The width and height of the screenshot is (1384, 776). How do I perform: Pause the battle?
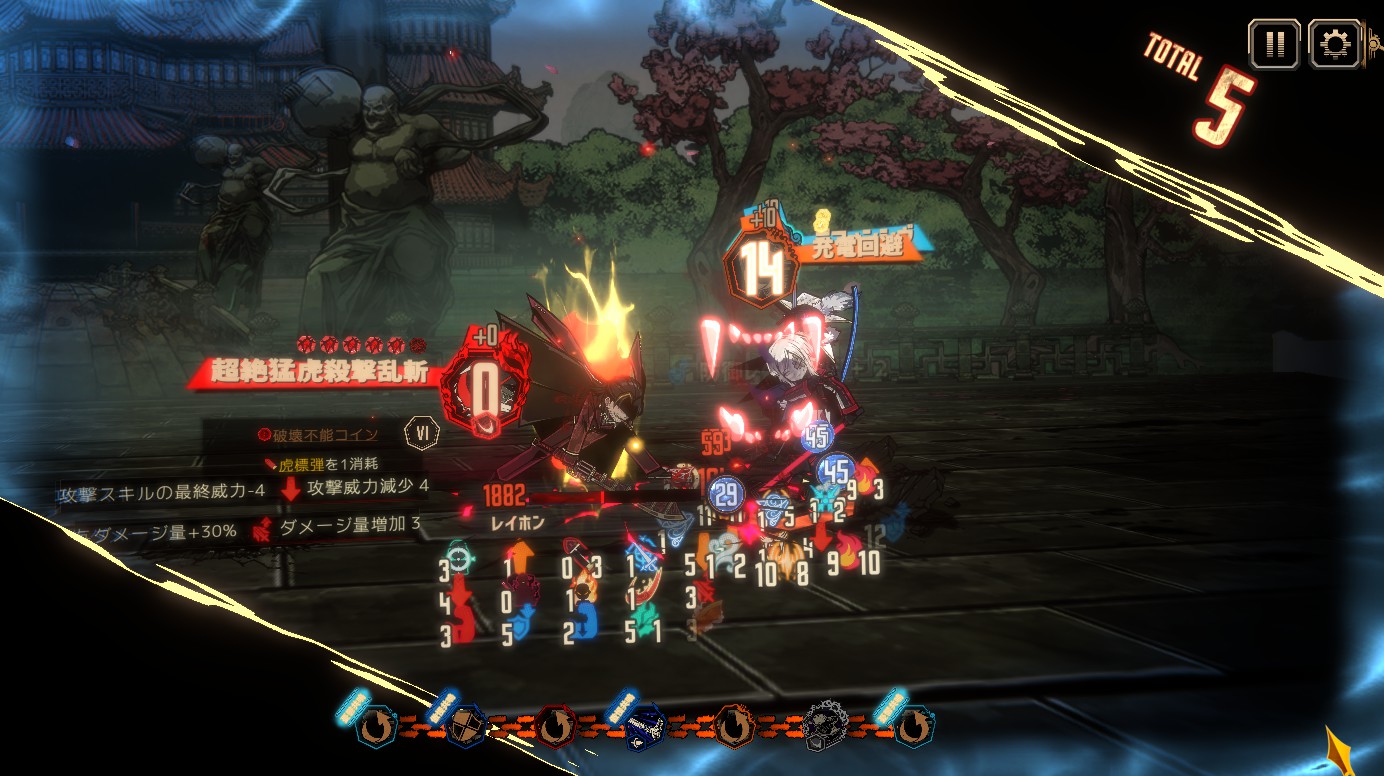[x=1274, y=45]
